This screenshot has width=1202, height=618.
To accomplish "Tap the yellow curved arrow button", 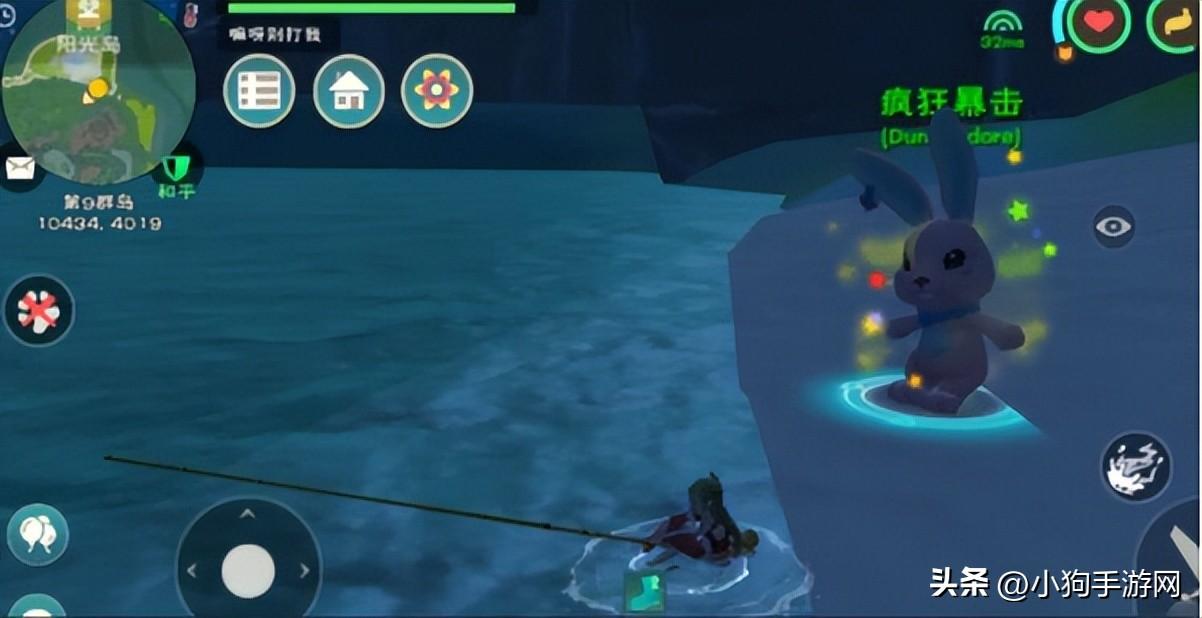I will tap(1182, 22).
